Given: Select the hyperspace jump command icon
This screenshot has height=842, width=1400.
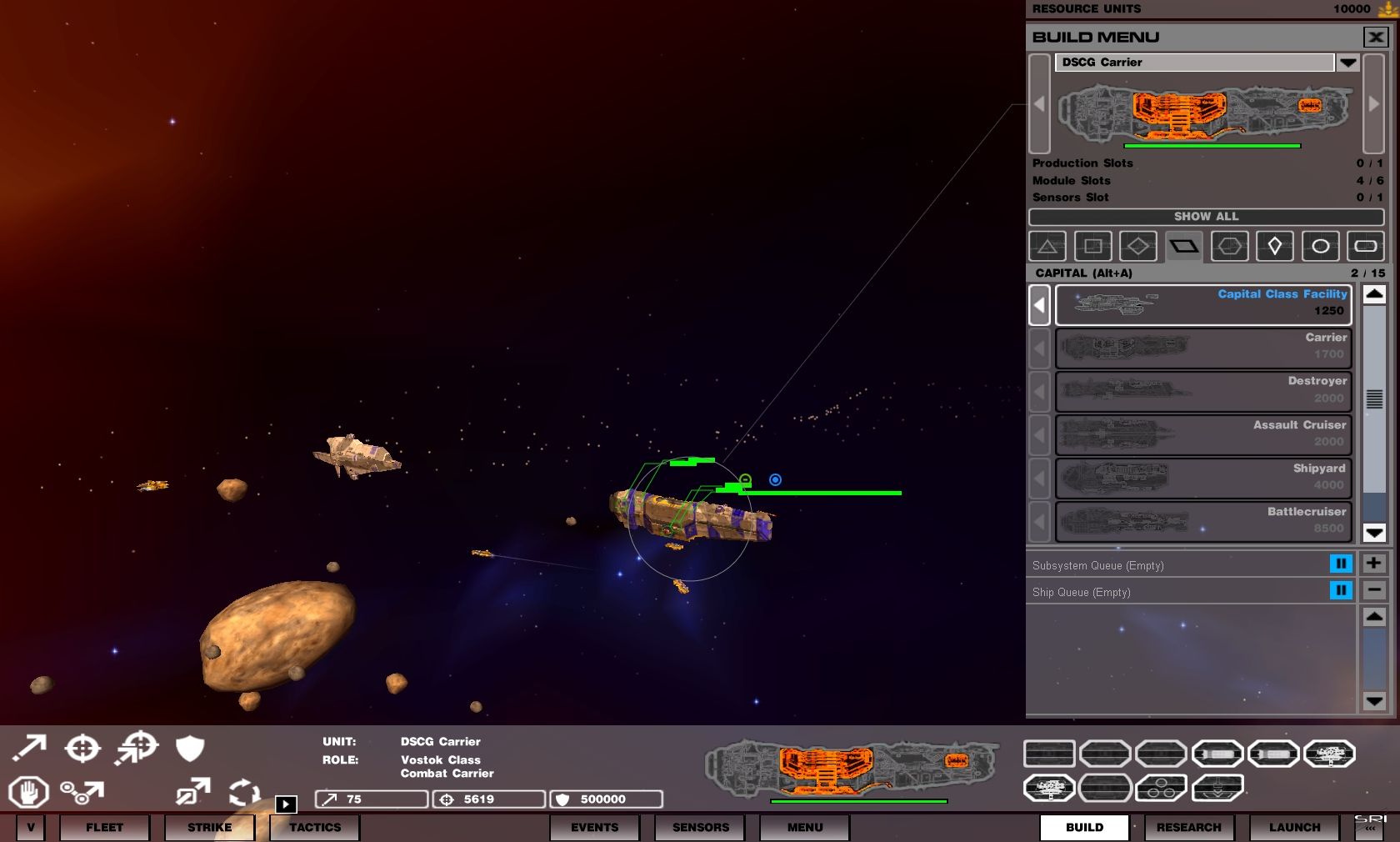Looking at the screenshot, I should (x=193, y=790).
